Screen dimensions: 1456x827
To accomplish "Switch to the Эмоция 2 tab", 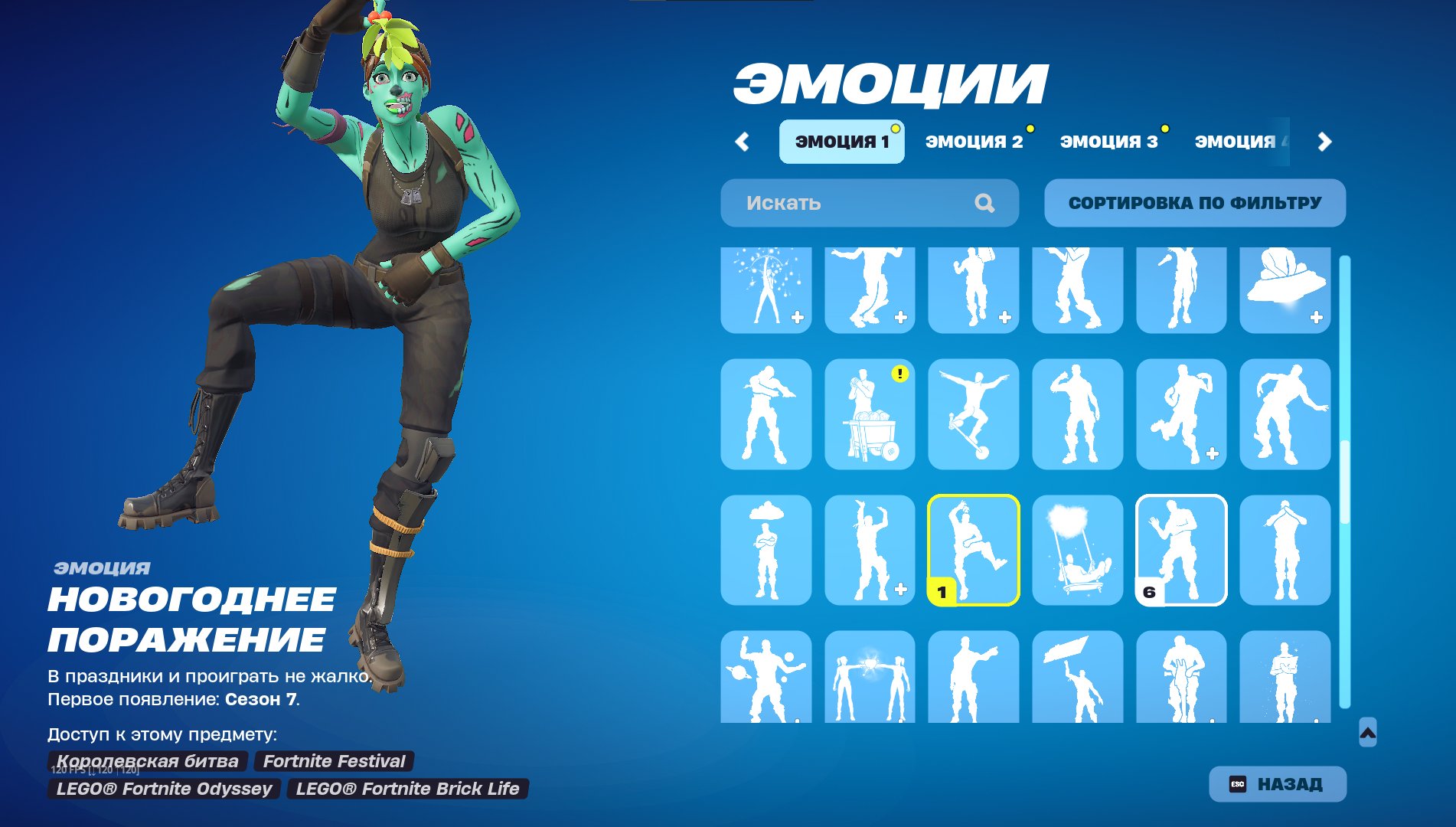I will tap(974, 140).
